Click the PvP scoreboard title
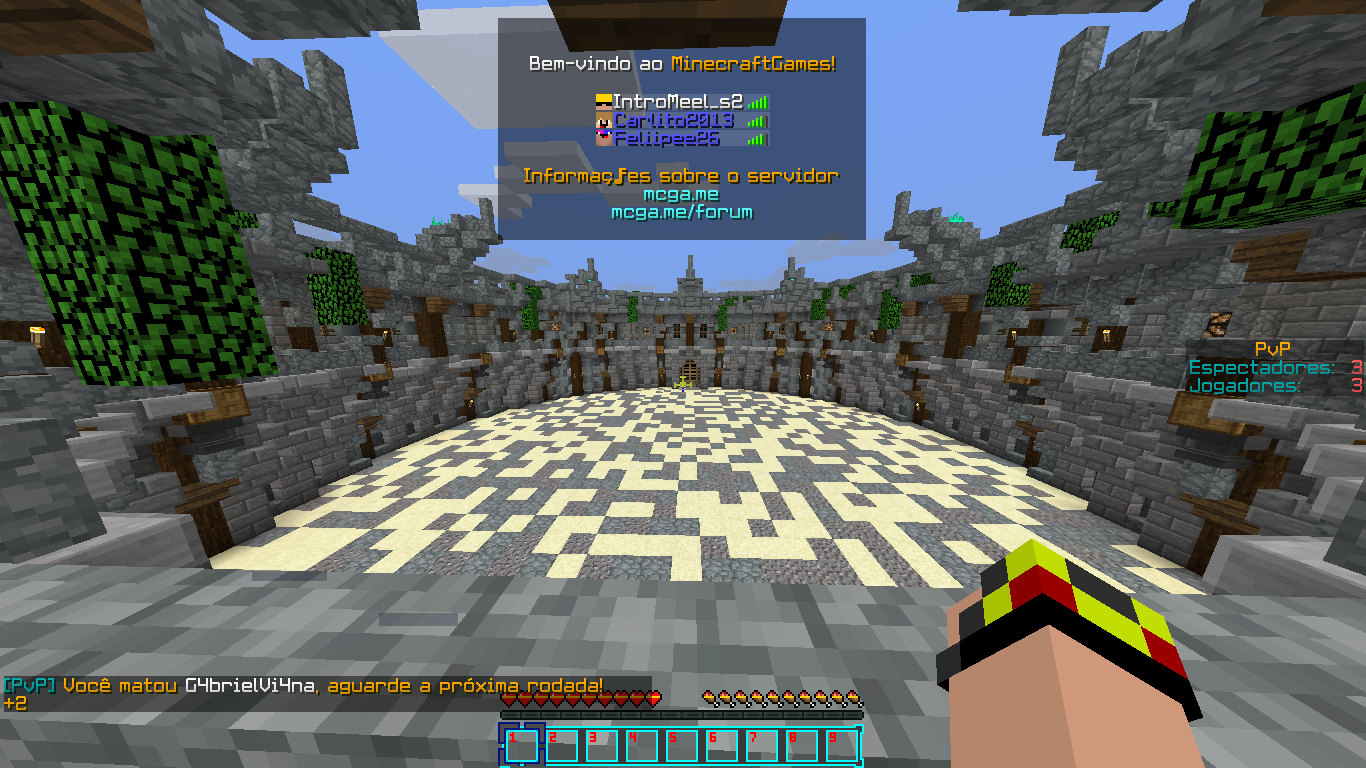The height and width of the screenshot is (768, 1366). (1272, 349)
